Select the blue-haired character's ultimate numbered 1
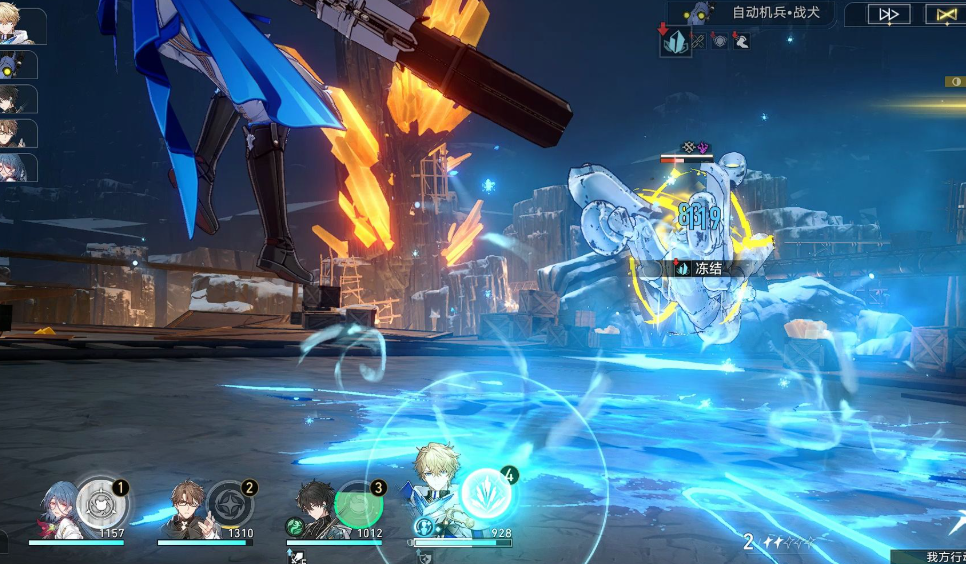Screen dimensions: 966x564 100,503
